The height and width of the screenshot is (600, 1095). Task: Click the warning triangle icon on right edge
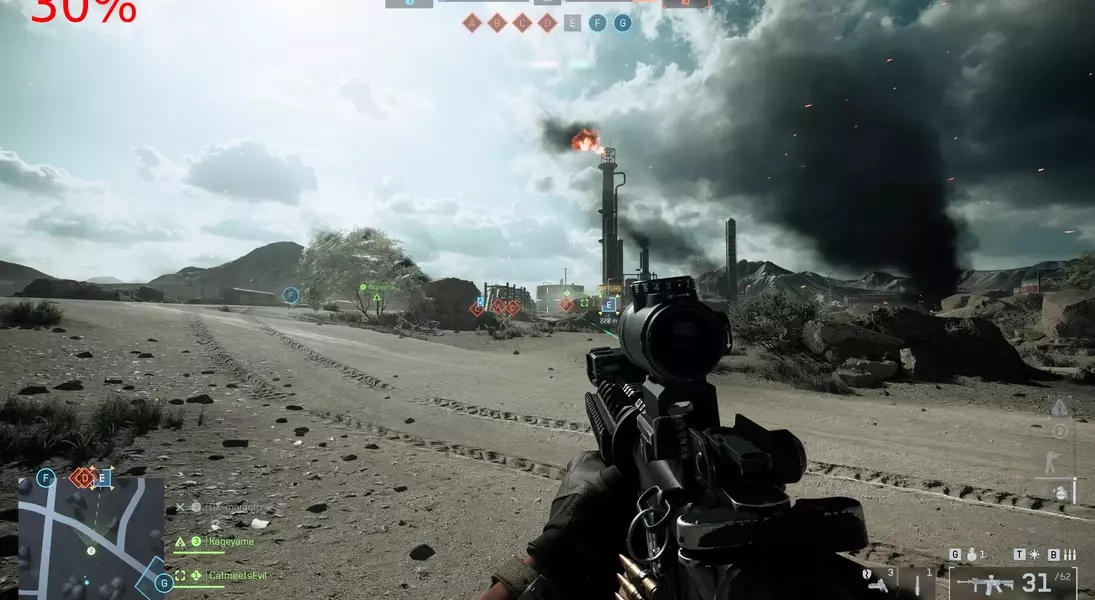1060,407
